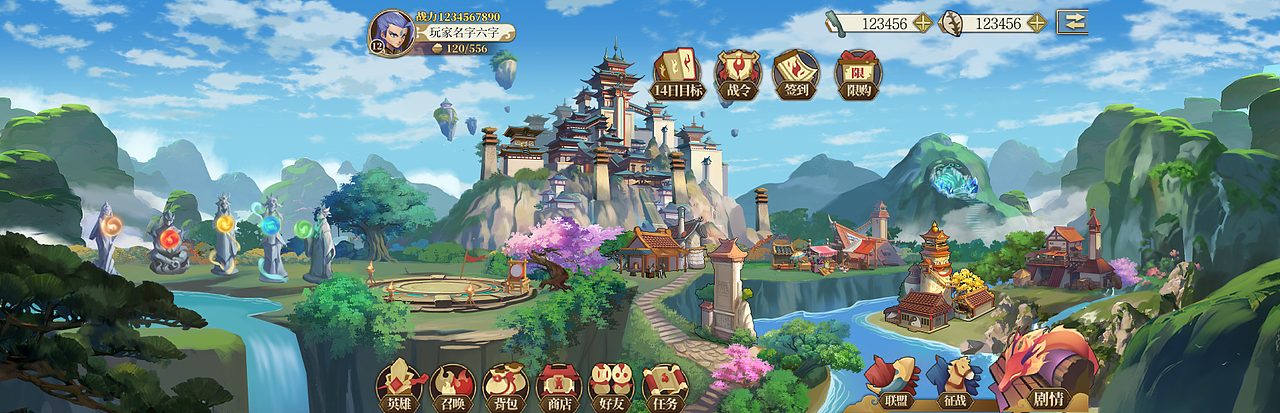Viewport: 1280px width, 413px height.
Task: Add more feather currency with plus button
Action: click(1036, 23)
